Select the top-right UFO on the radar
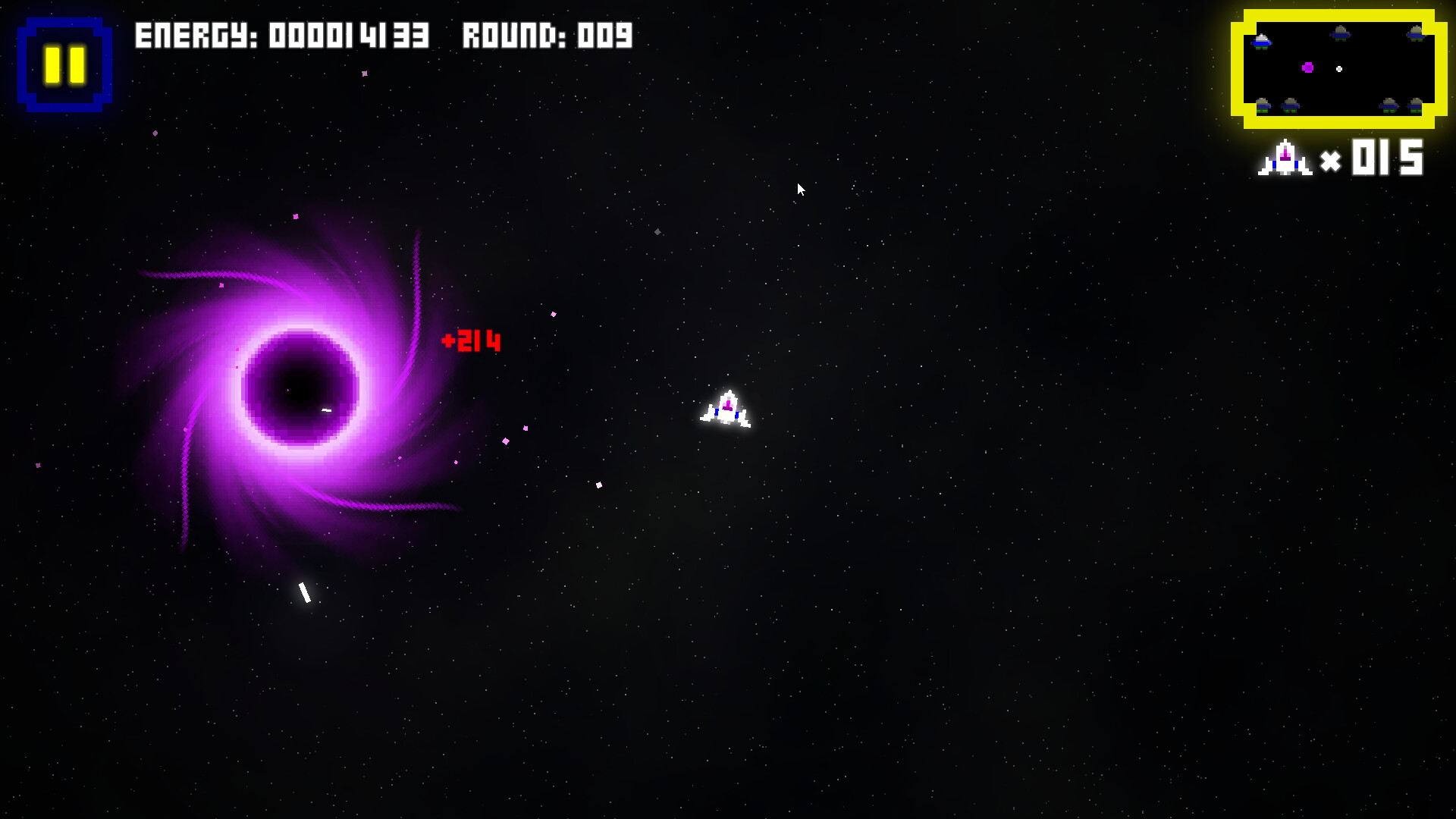Image resolution: width=1456 pixels, height=819 pixels. tap(1414, 34)
